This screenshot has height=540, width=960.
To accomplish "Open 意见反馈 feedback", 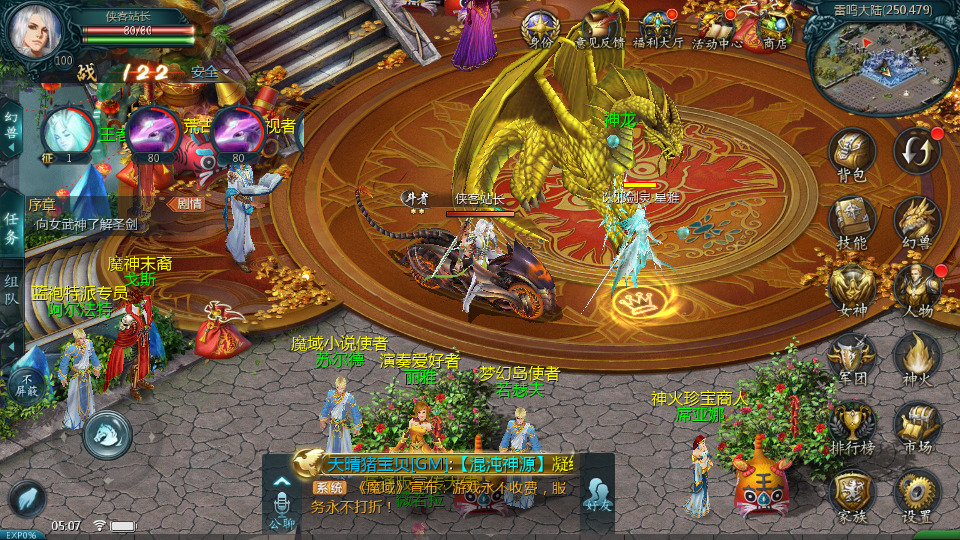I will pos(600,28).
